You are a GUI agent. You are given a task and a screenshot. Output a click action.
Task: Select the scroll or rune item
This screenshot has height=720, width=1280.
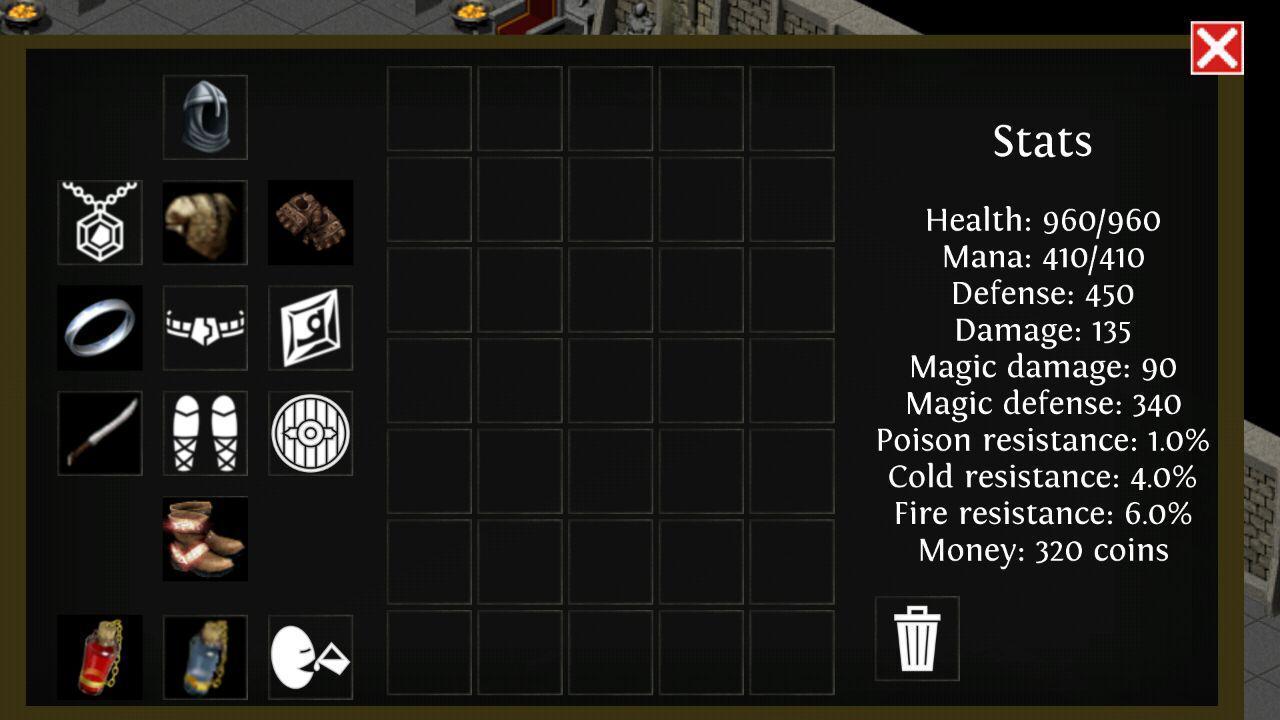click(x=310, y=328)
